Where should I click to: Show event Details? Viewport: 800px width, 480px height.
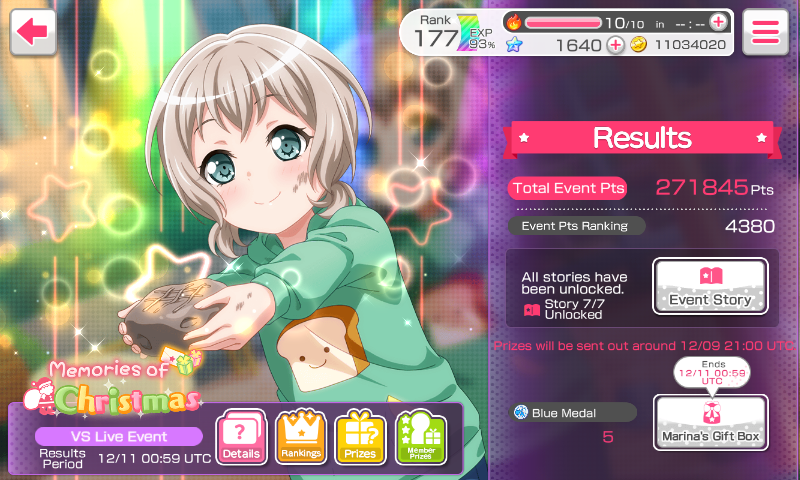[x=241, y=438]
